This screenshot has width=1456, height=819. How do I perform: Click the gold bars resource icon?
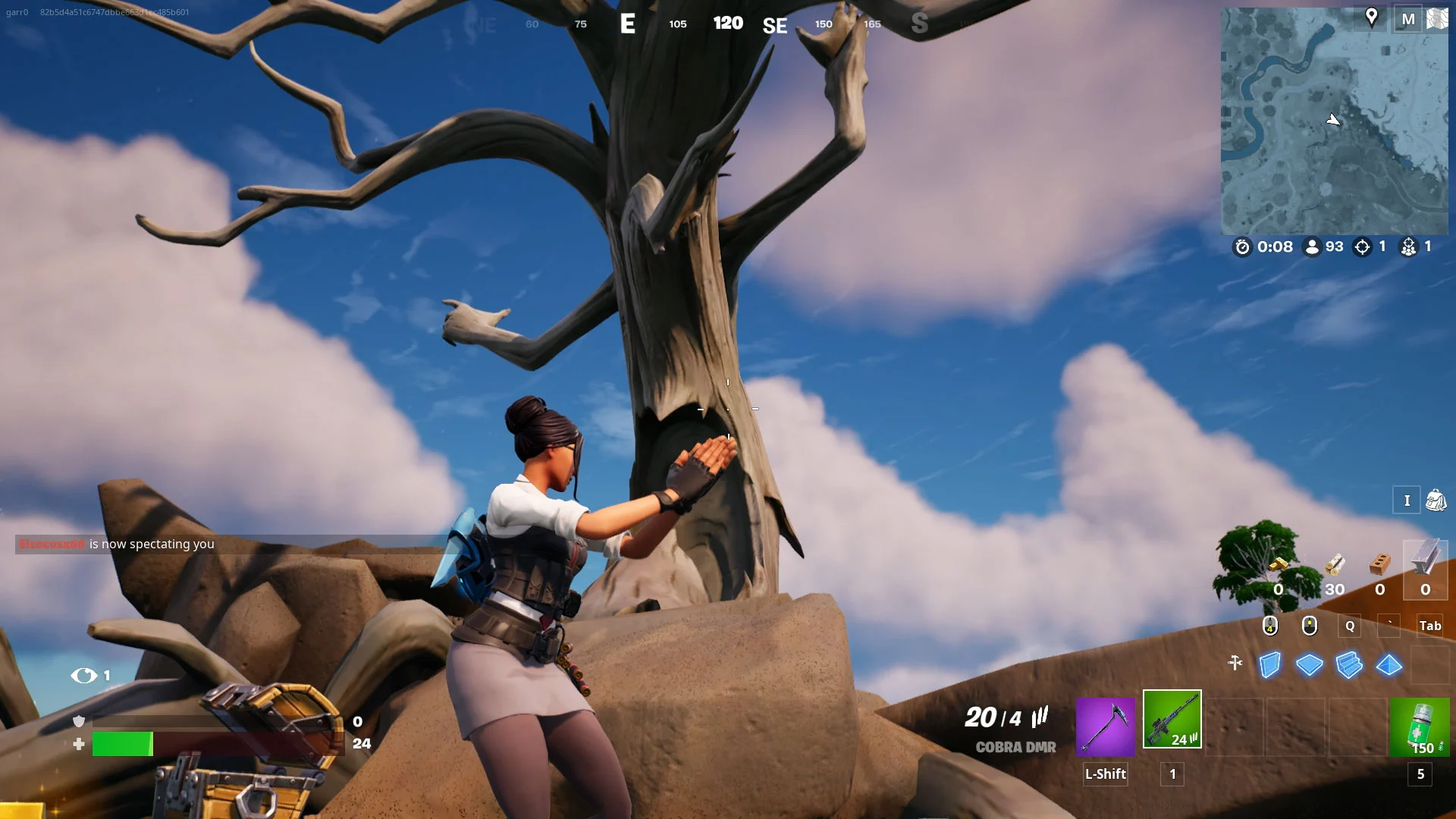[1279, 565]
